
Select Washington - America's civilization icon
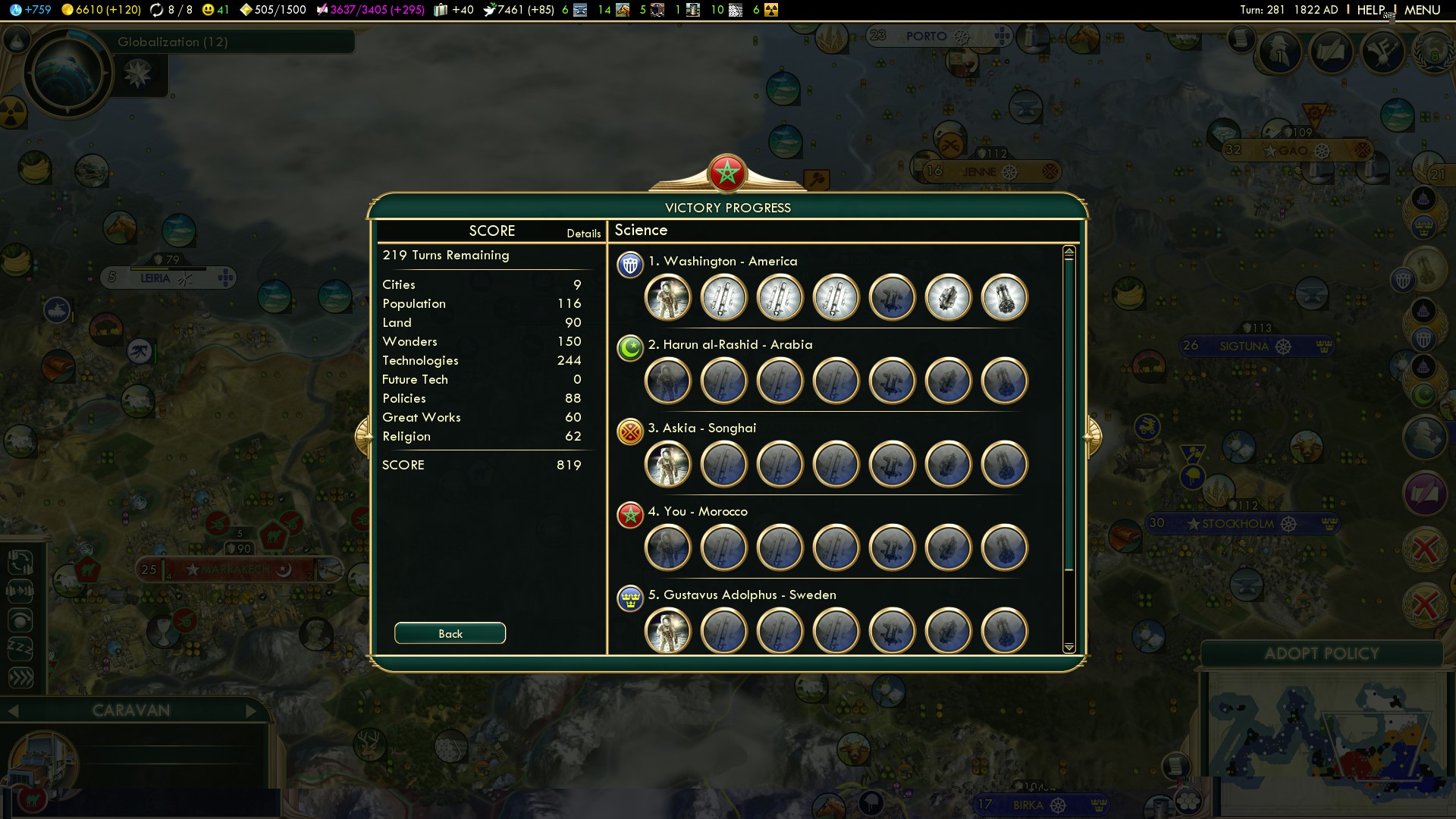coord(629,265)
